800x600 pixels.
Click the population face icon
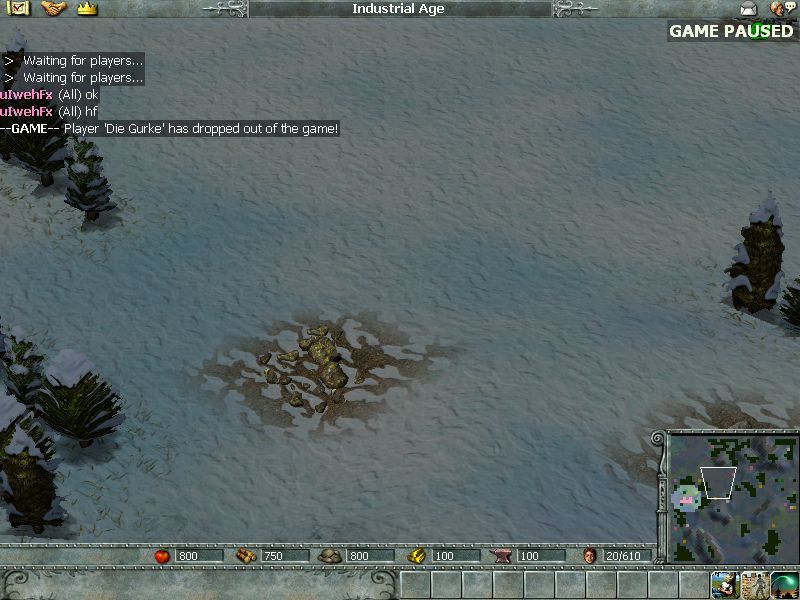590,556
